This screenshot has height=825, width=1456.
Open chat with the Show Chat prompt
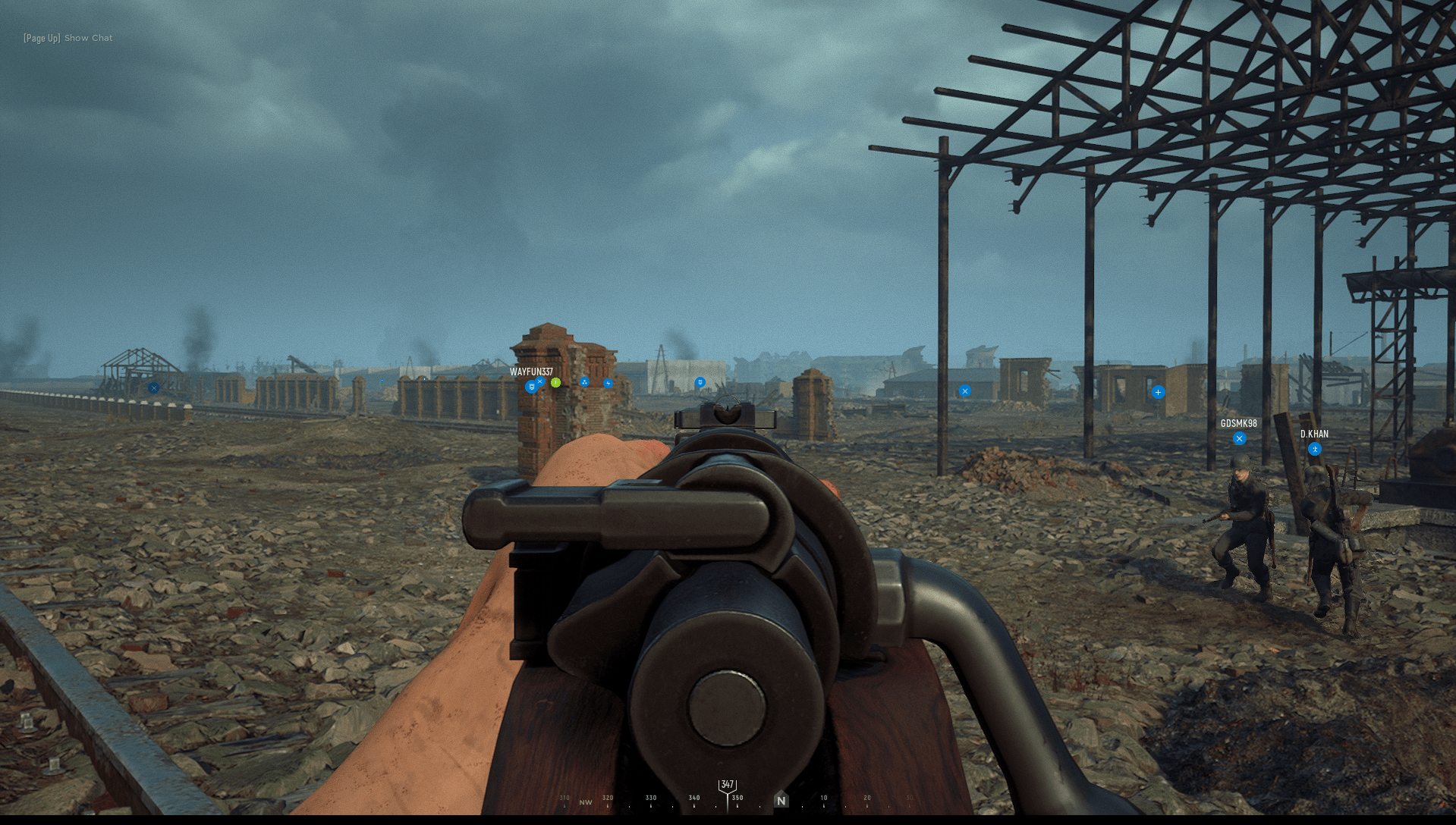click(87, 37)
